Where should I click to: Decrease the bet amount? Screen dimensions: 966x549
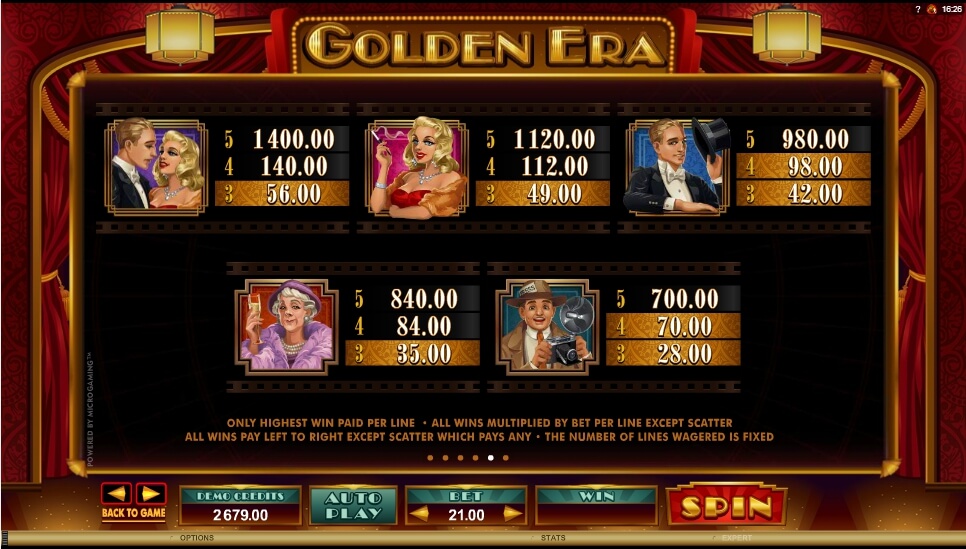tap(421, 514)
